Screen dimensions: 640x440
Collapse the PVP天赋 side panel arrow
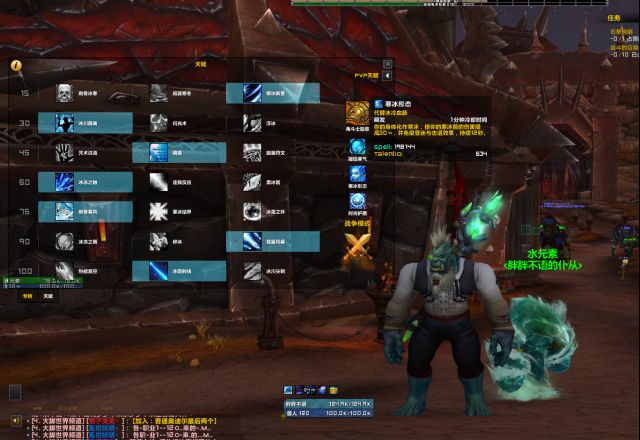click(x=388, y=76)
